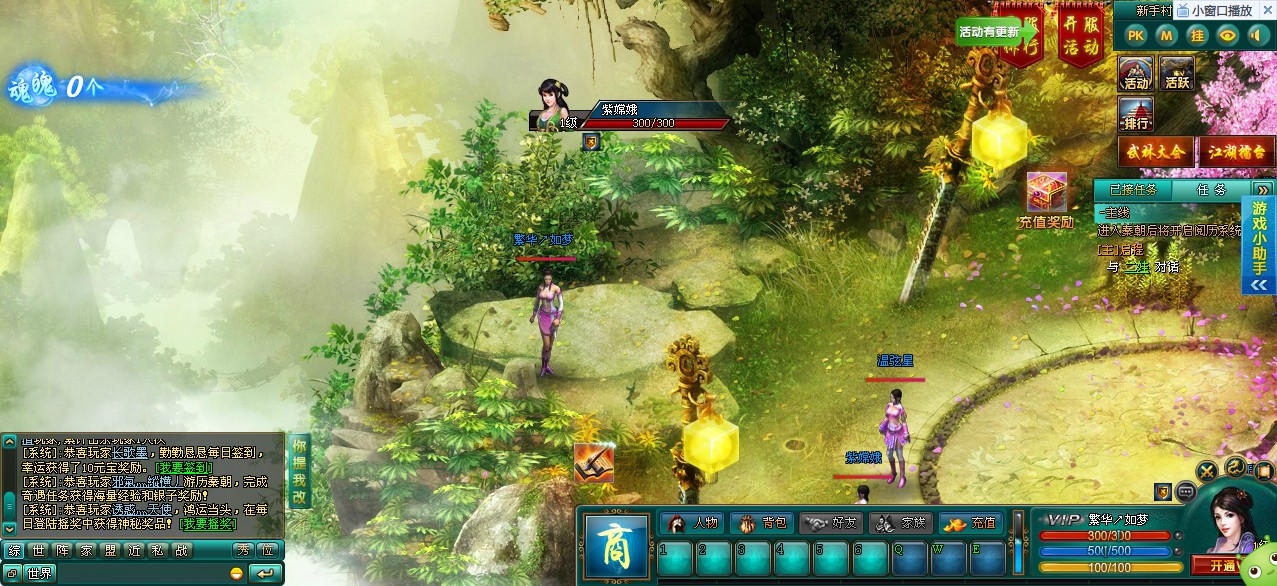Open the 排行 rankings icon
This screenshot has height=586, width=1277.
1136,114
